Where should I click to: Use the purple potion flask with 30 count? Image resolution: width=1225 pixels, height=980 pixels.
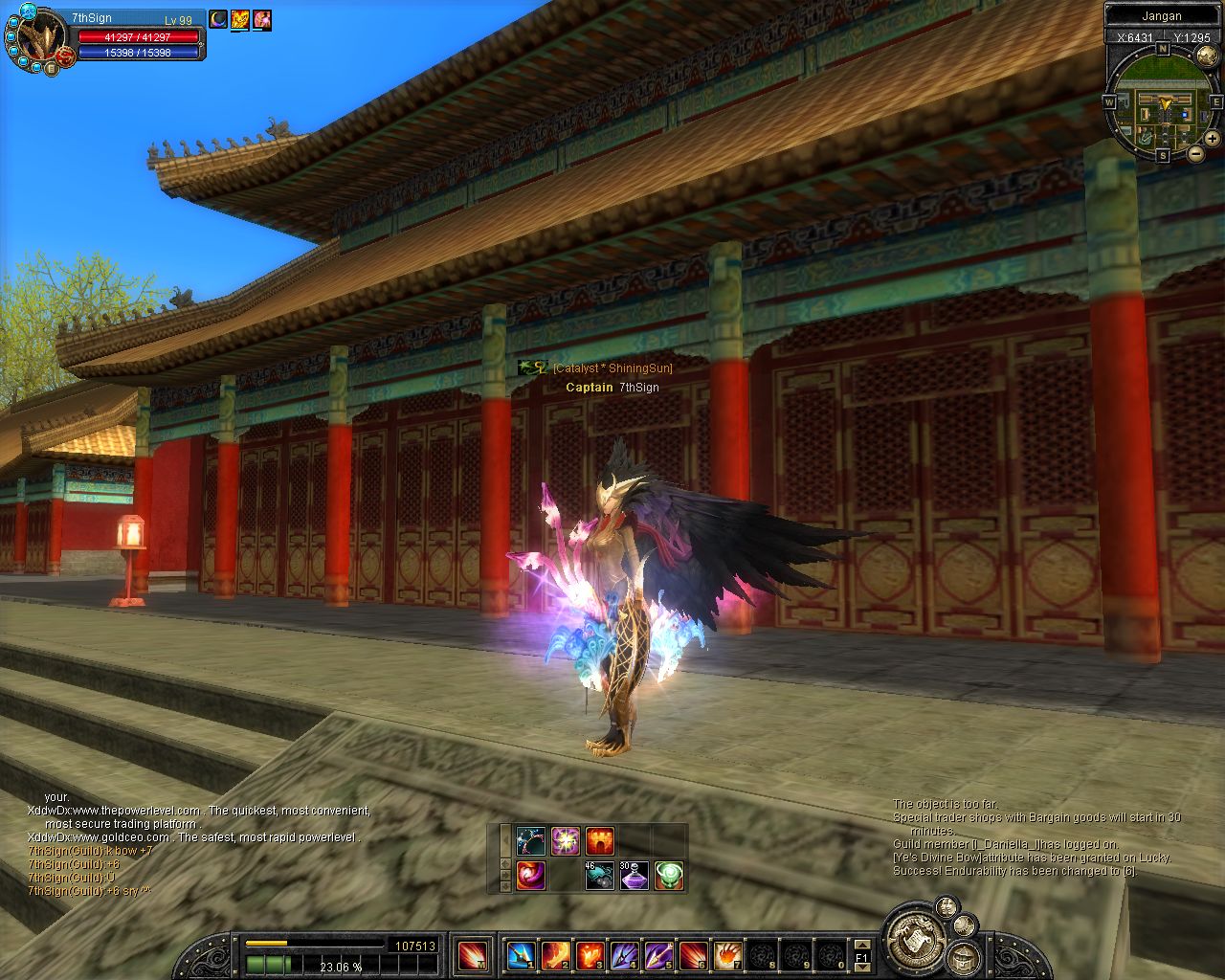click(634, 876)
